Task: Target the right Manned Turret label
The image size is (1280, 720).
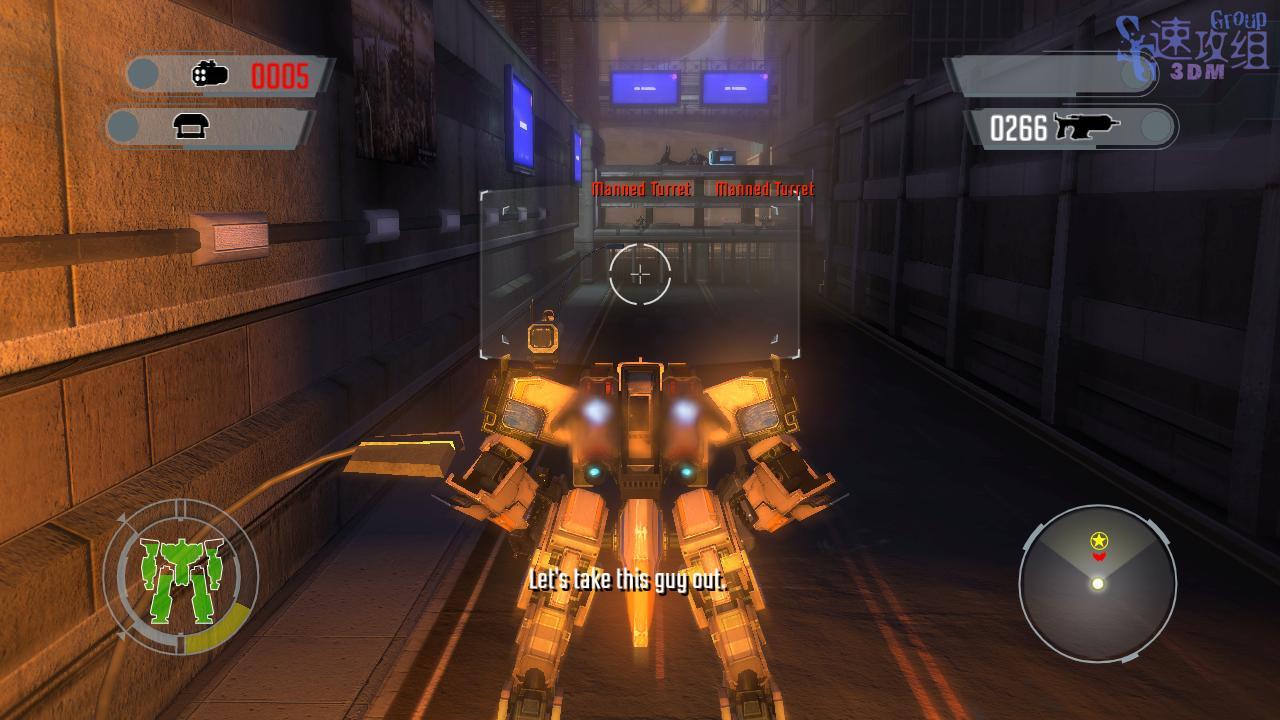Action: 765,189
